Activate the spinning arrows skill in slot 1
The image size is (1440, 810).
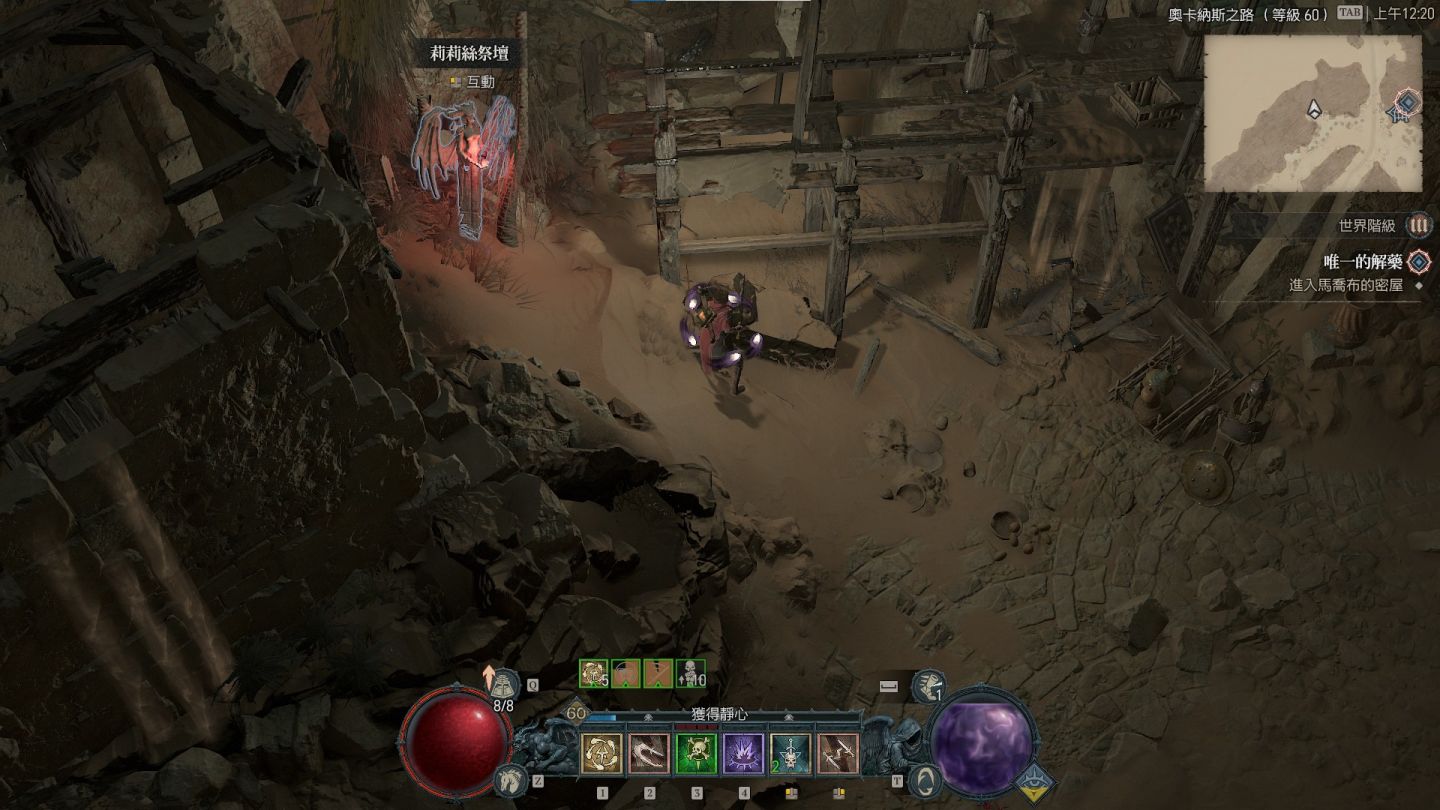[x=602, y=754]
